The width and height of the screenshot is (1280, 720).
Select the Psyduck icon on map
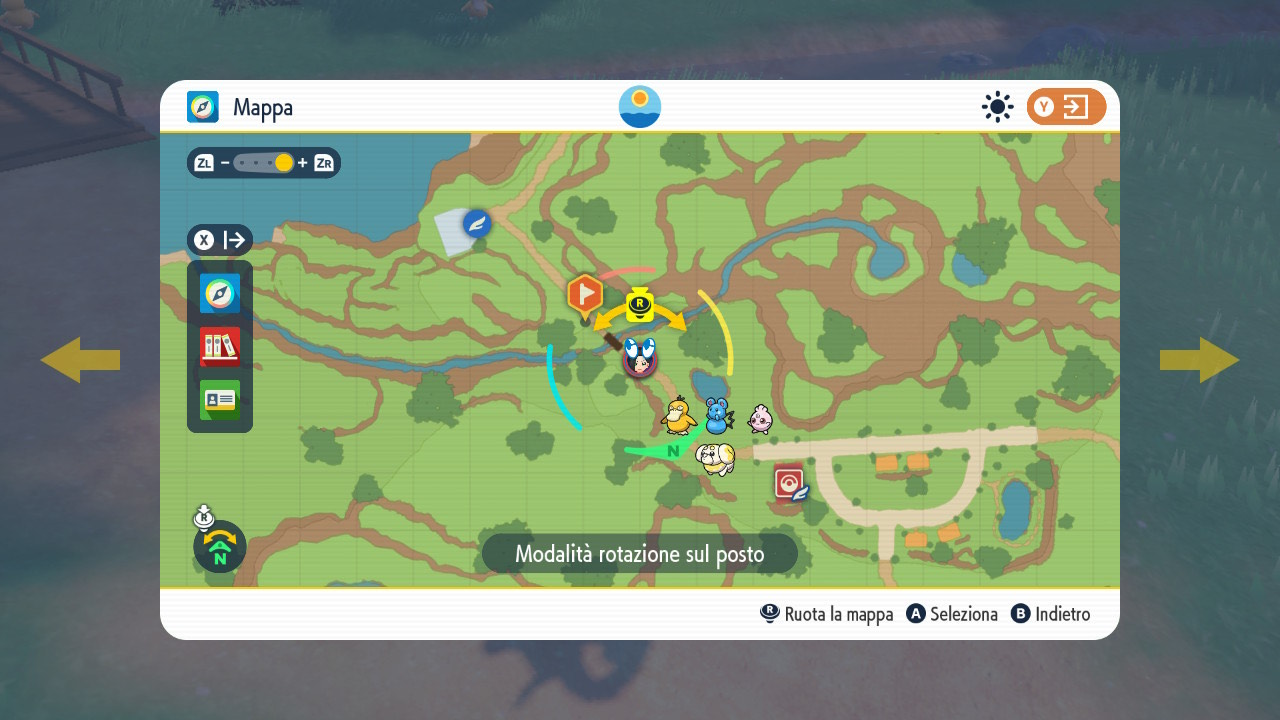(x=680, y=415)
